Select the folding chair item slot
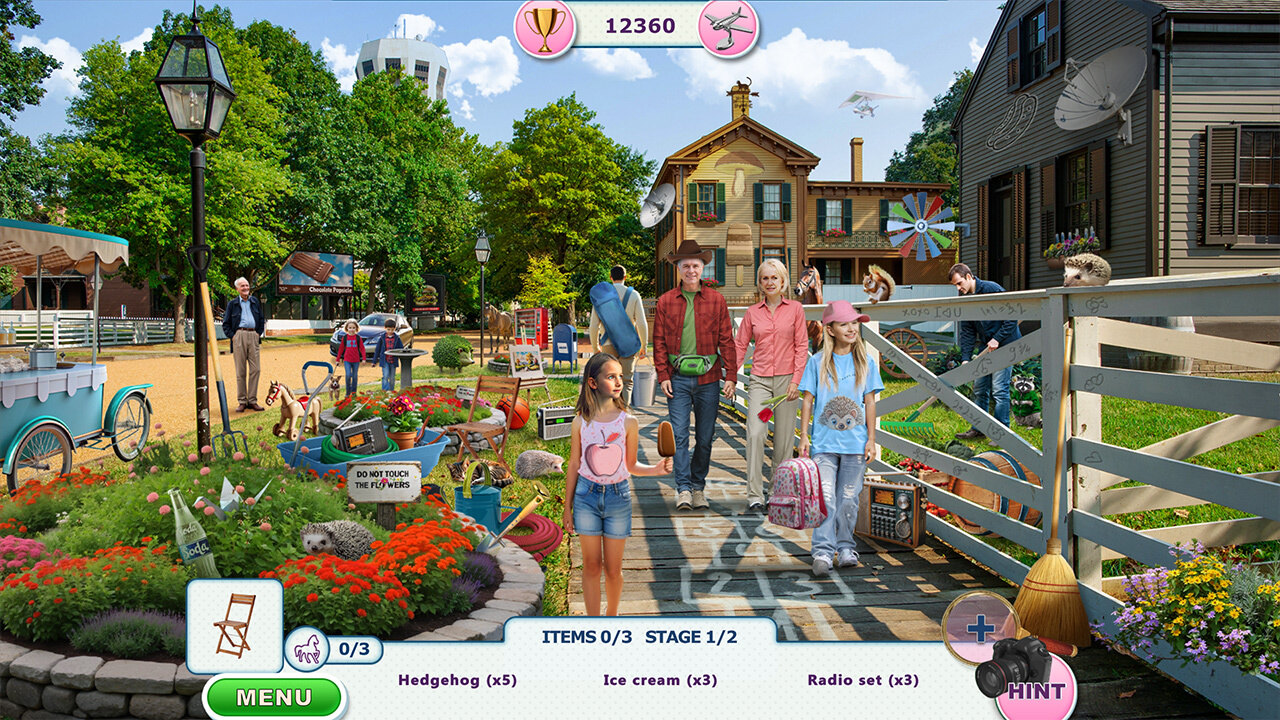Image resolution: width=1280 pixels, height=720 pixels. point(234,625)
